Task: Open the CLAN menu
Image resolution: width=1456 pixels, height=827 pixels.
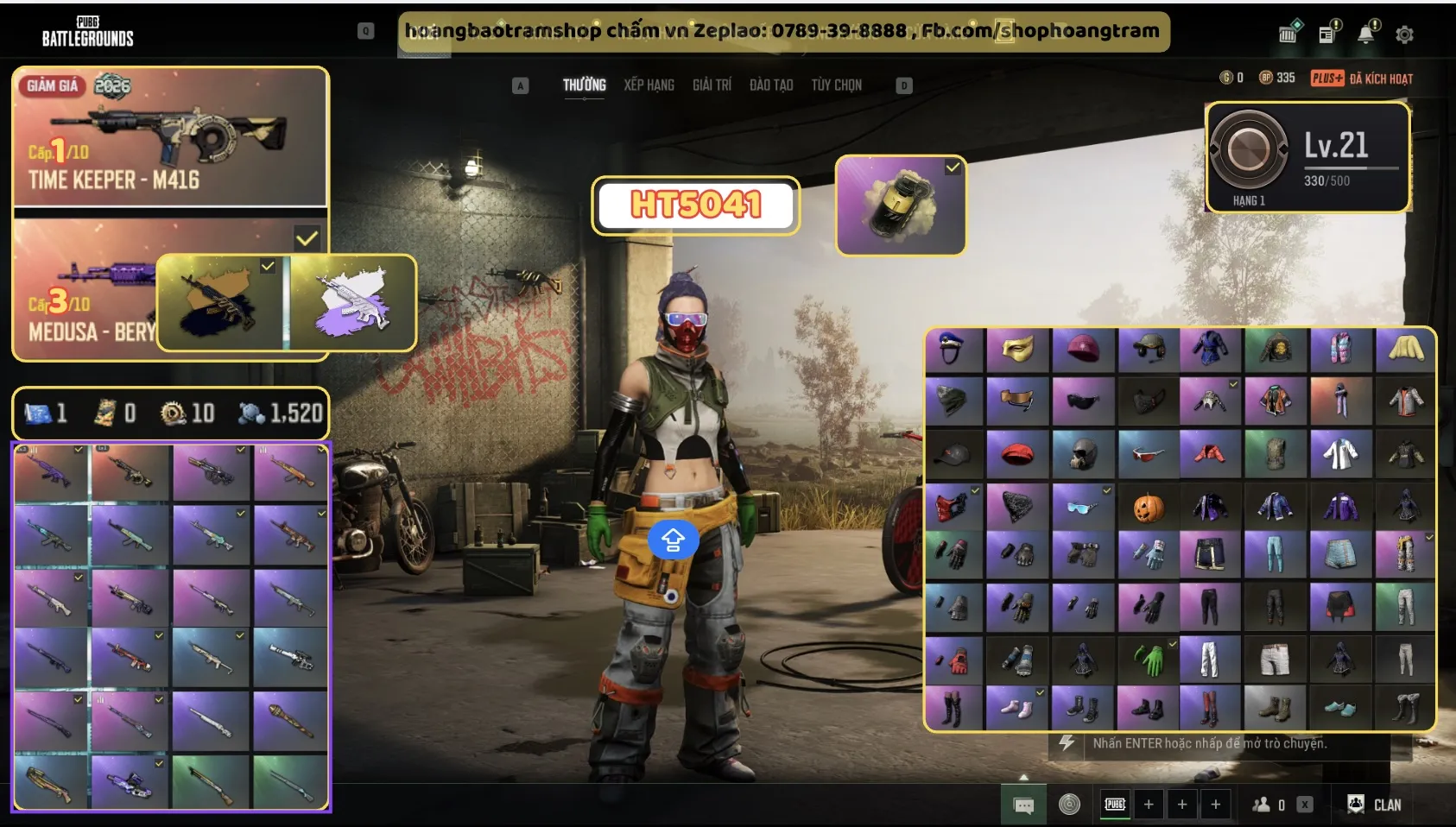Action: [x=1375, y=805]
